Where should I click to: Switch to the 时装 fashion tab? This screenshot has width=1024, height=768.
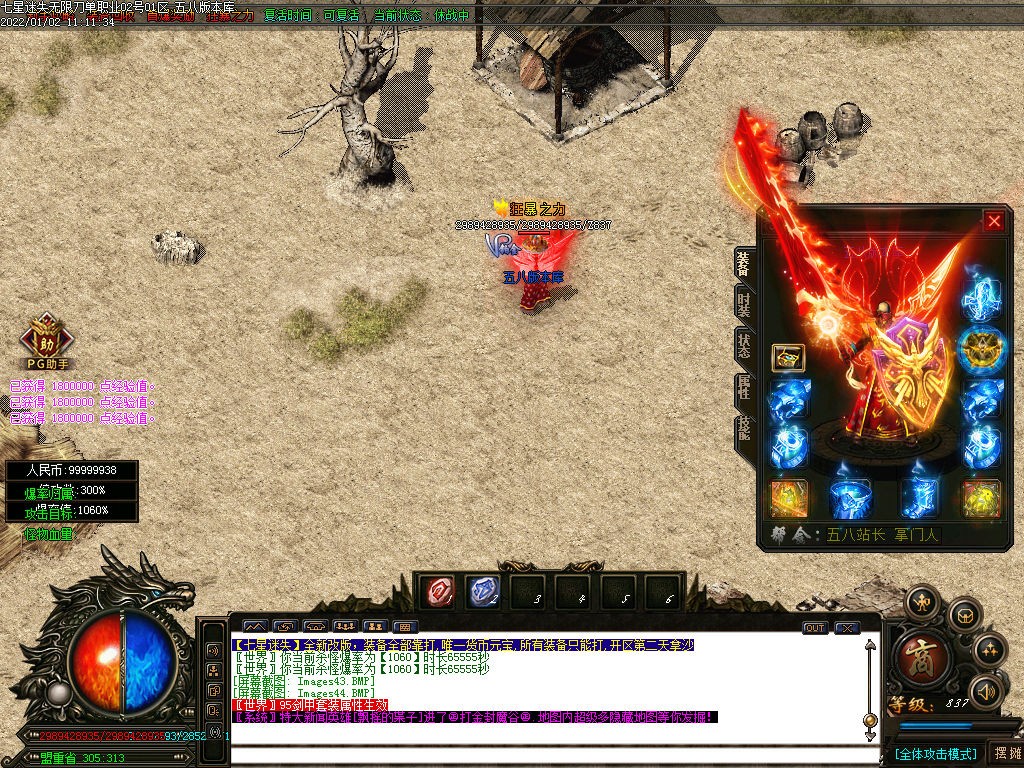coord(744,303)
